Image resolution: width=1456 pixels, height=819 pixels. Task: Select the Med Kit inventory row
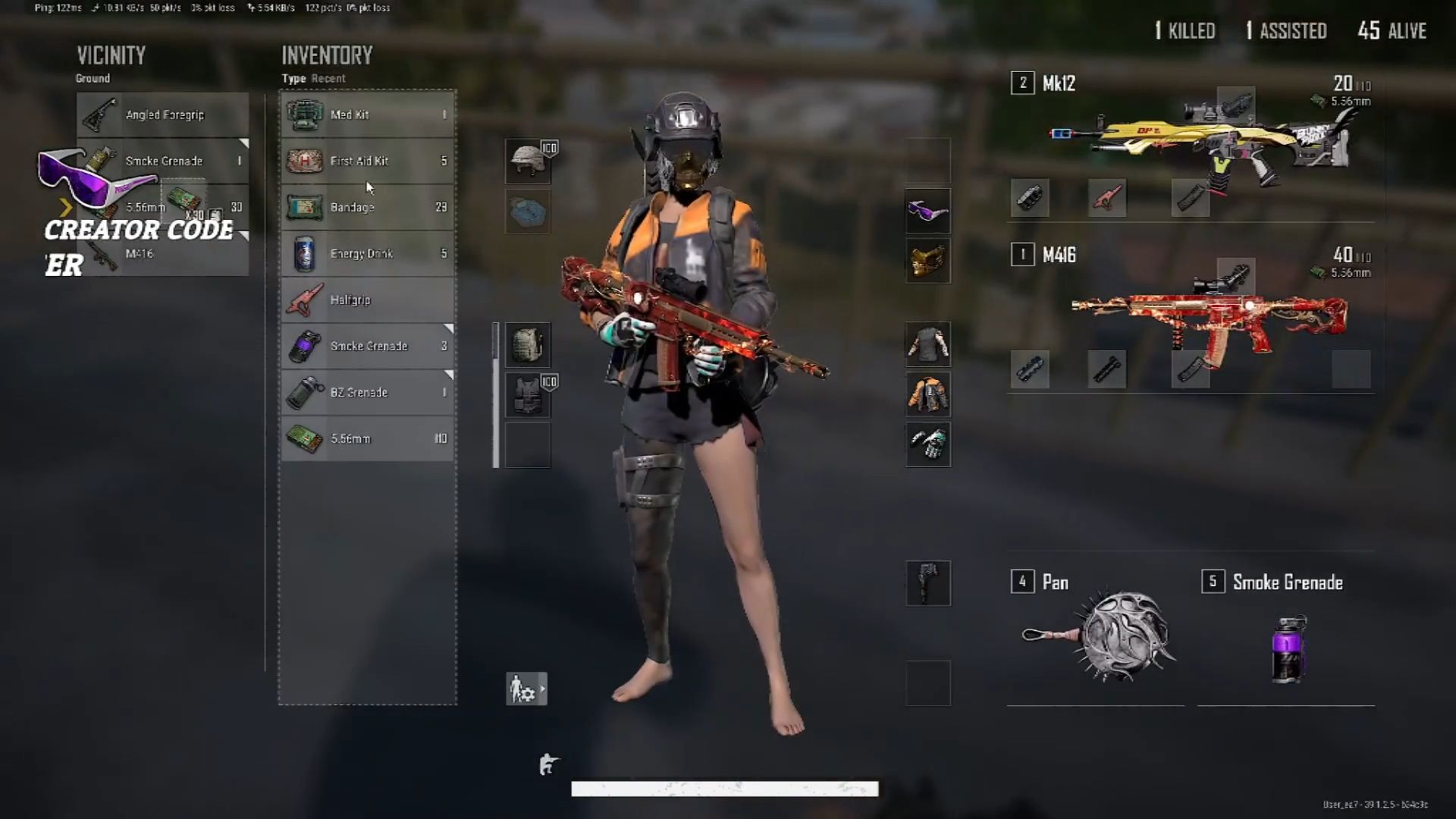pos(368,115)
